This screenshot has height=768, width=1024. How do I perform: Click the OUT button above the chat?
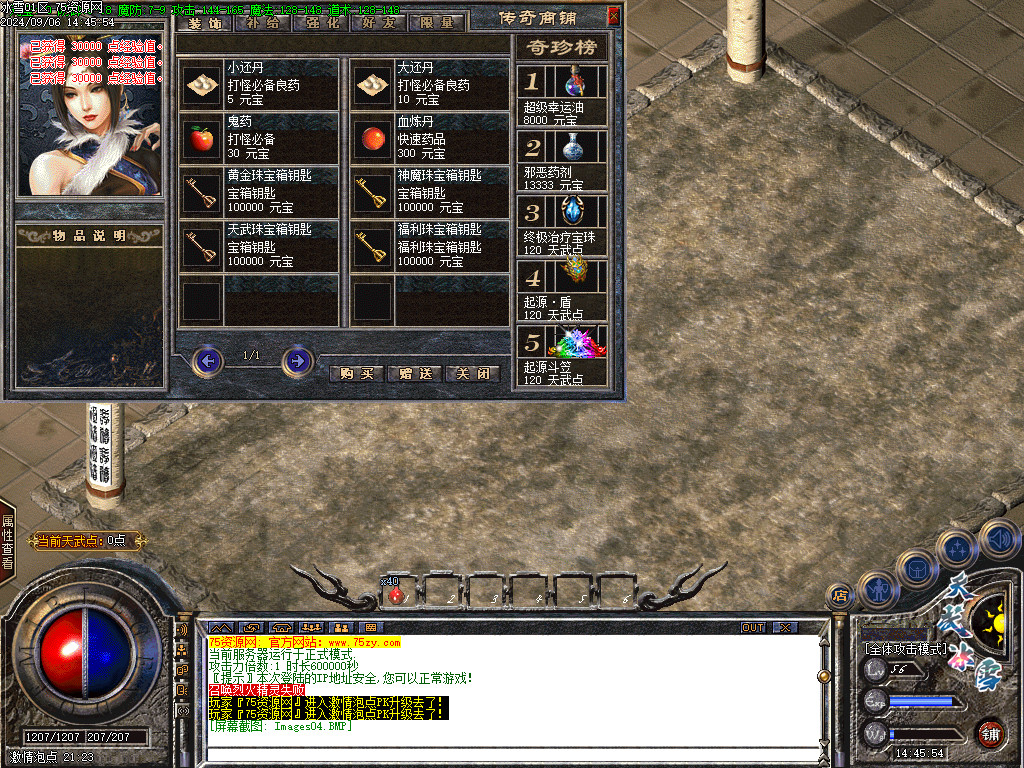(x=752, y=628)
